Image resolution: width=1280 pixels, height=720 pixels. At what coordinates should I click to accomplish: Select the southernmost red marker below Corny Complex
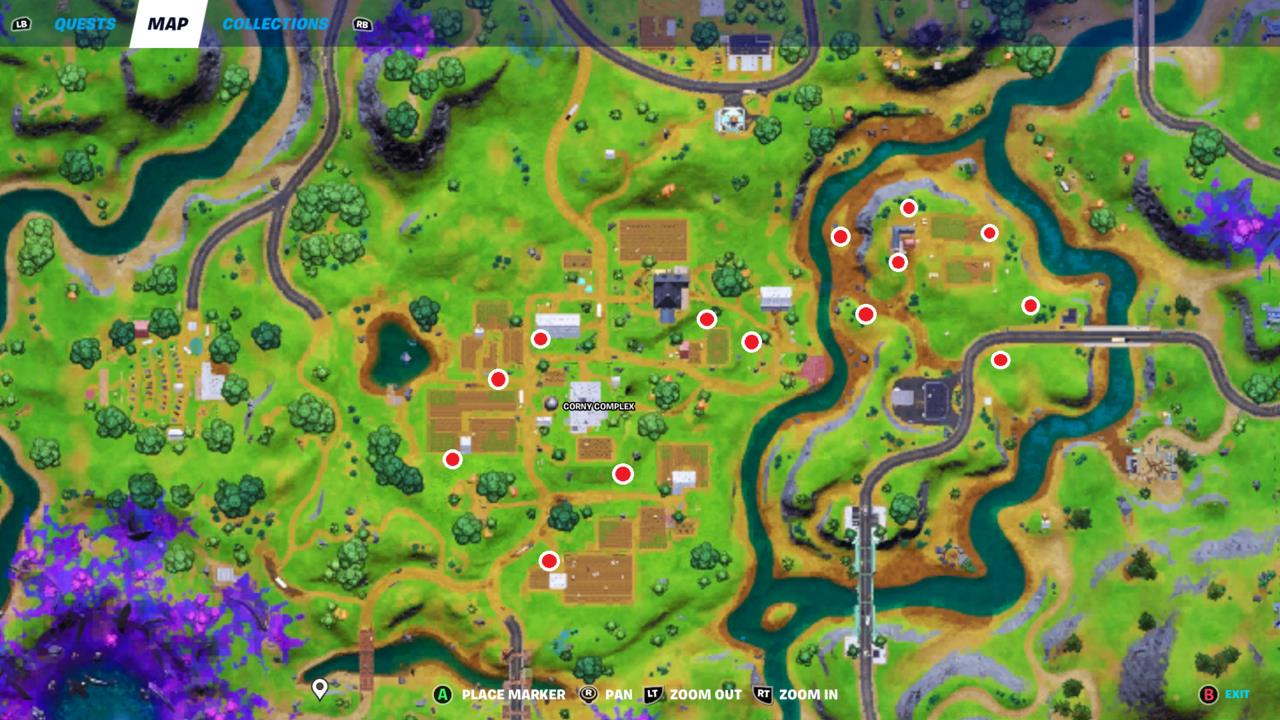pyautogui.click(x=548, y=561)
